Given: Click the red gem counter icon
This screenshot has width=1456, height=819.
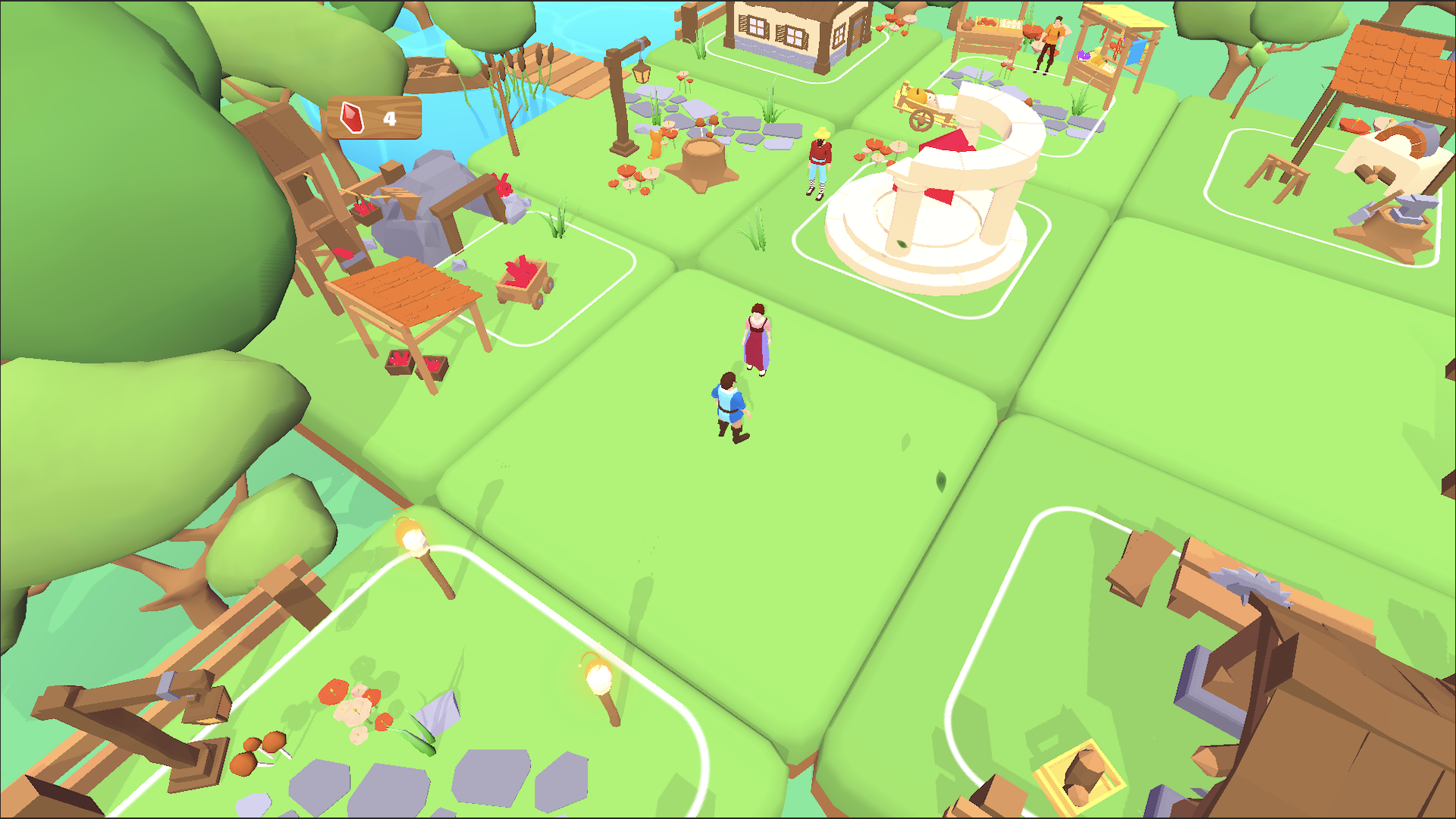Looking at the screenshot, I should tap(351, 118).
